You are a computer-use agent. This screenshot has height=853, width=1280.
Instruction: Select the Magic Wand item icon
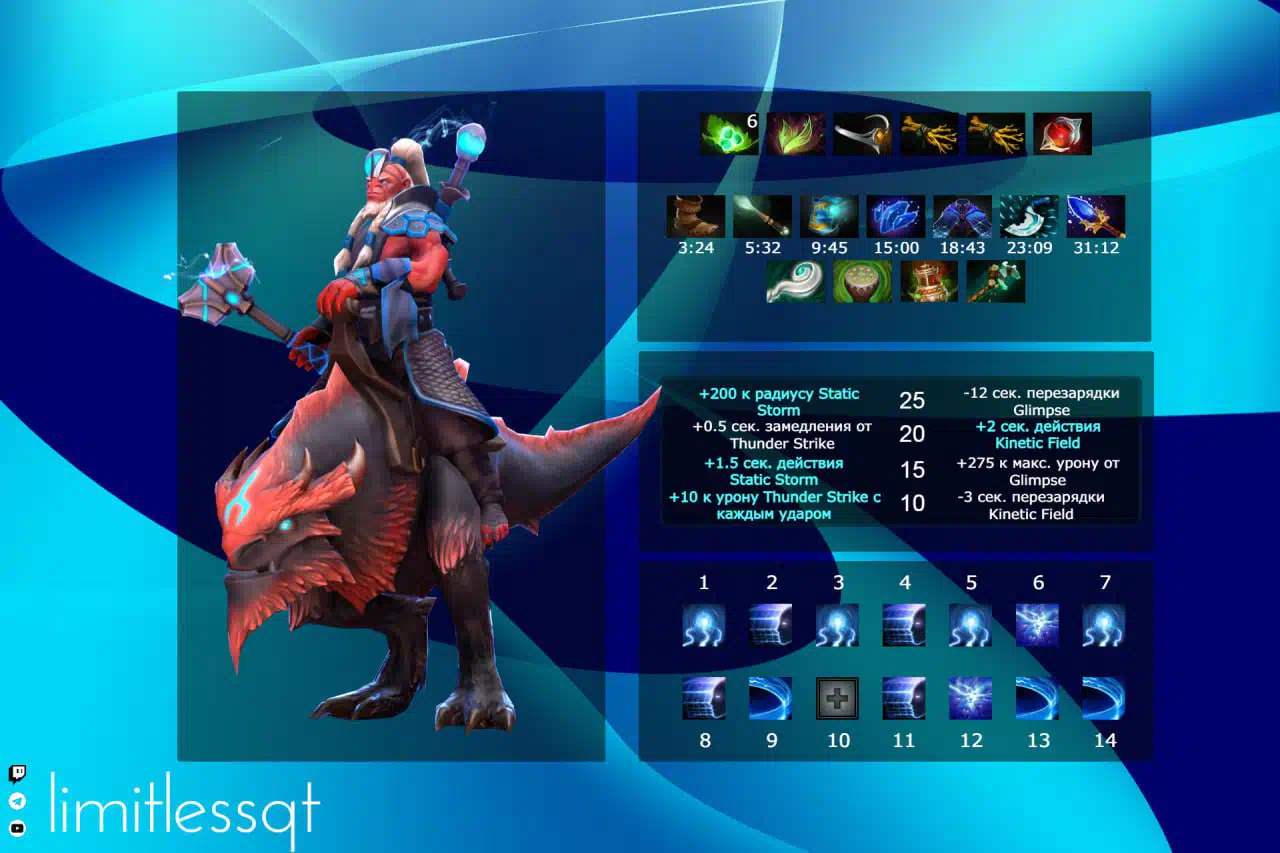point(763,216)
